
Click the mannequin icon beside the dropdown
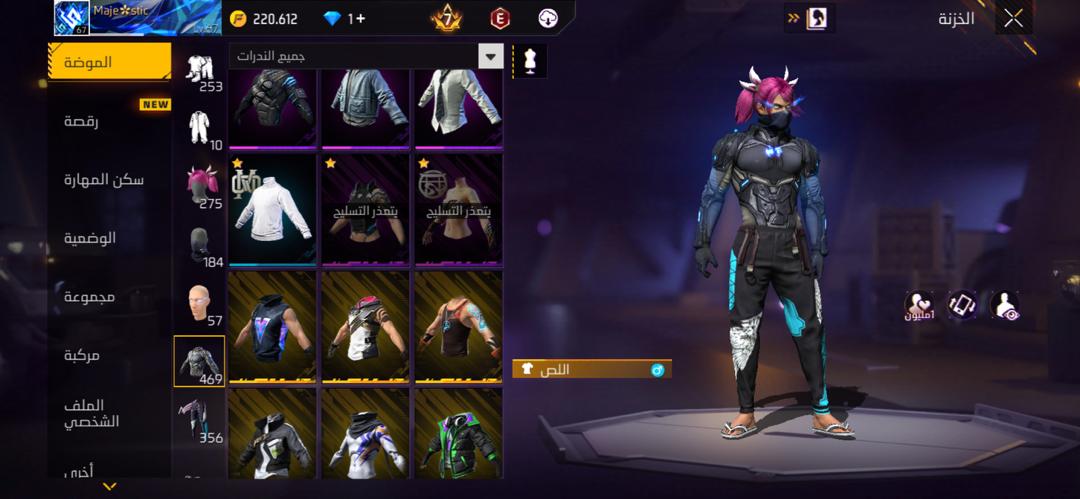[530, 60]
